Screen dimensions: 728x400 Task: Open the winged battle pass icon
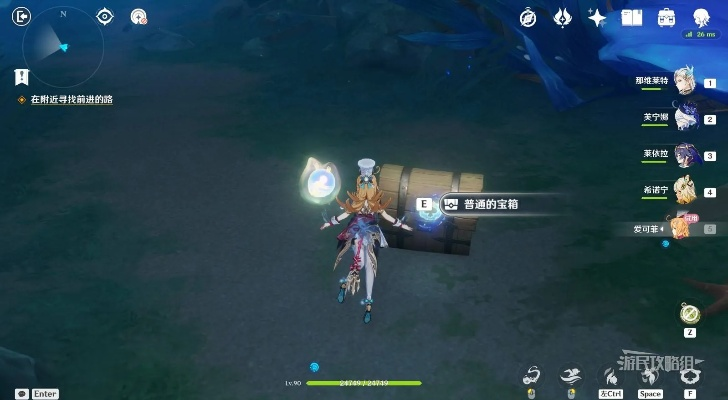pyautogui.click(x=563, y=18)
